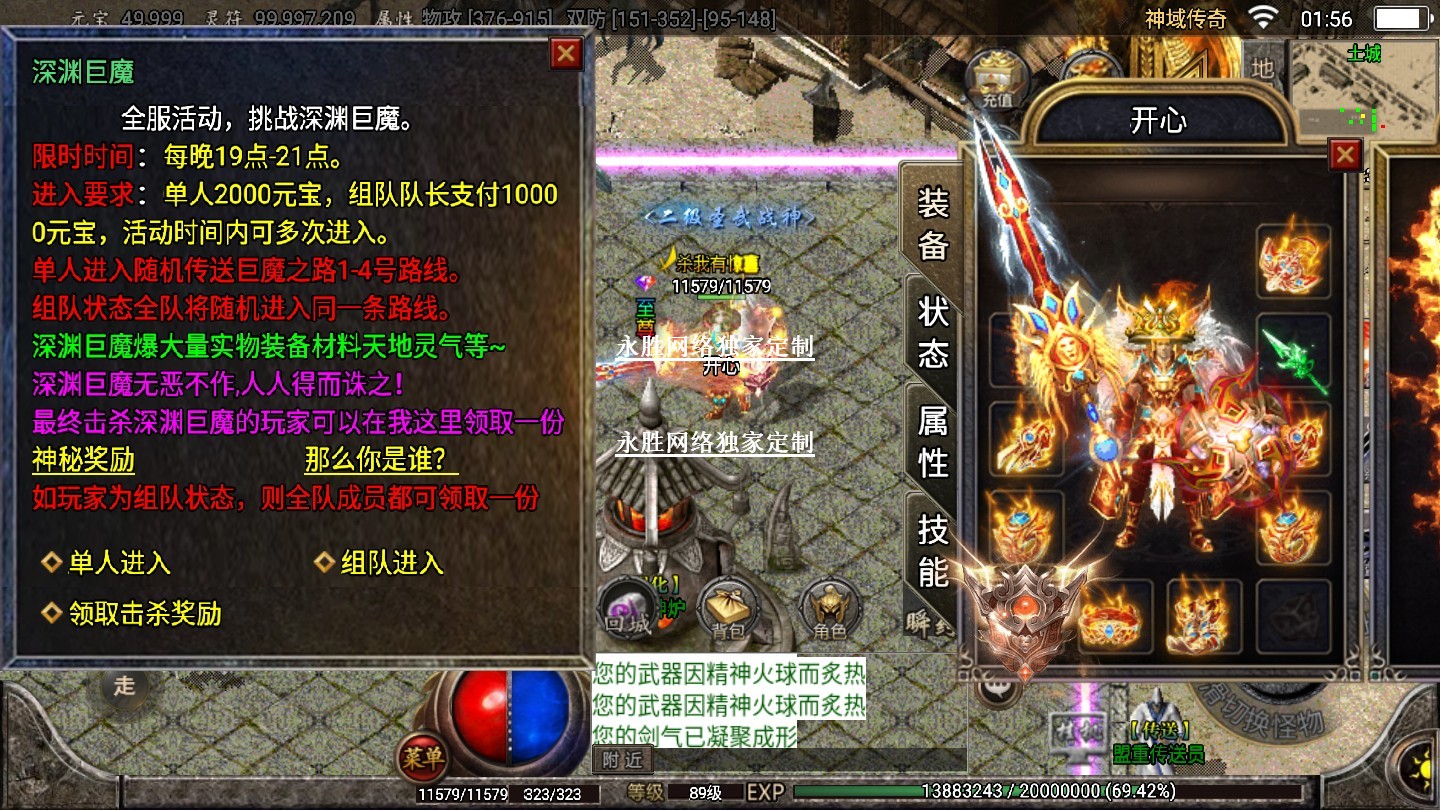The height and width of the screenshot is (810, 1440).
Task: Open the 属性 tab
Action: (932, 441)
